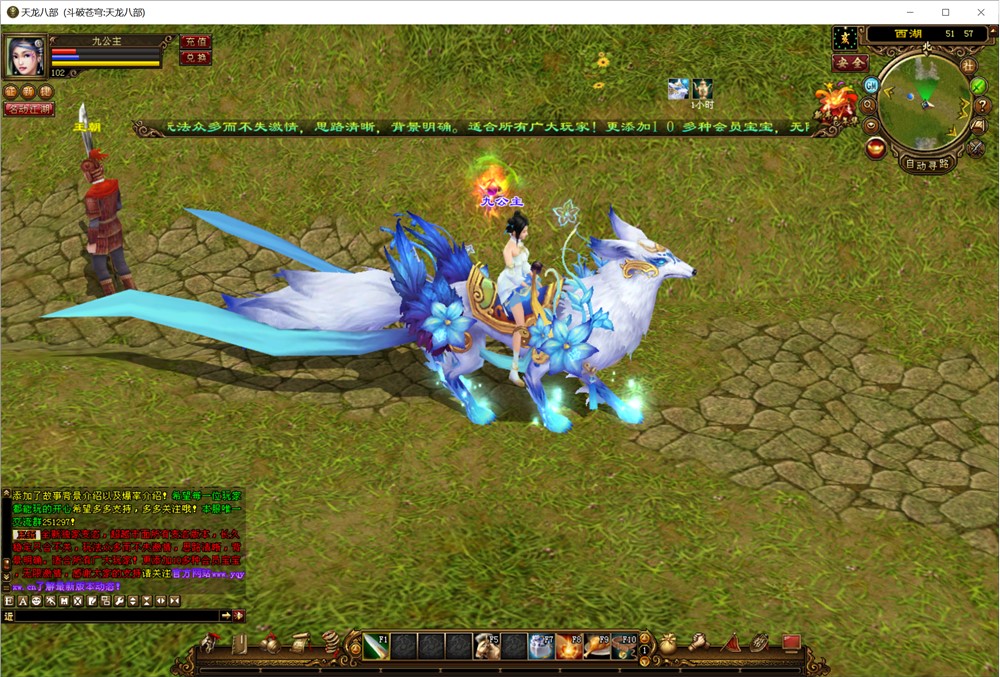Click the magnifying glass beside the minimap

(x=868, y=104)
